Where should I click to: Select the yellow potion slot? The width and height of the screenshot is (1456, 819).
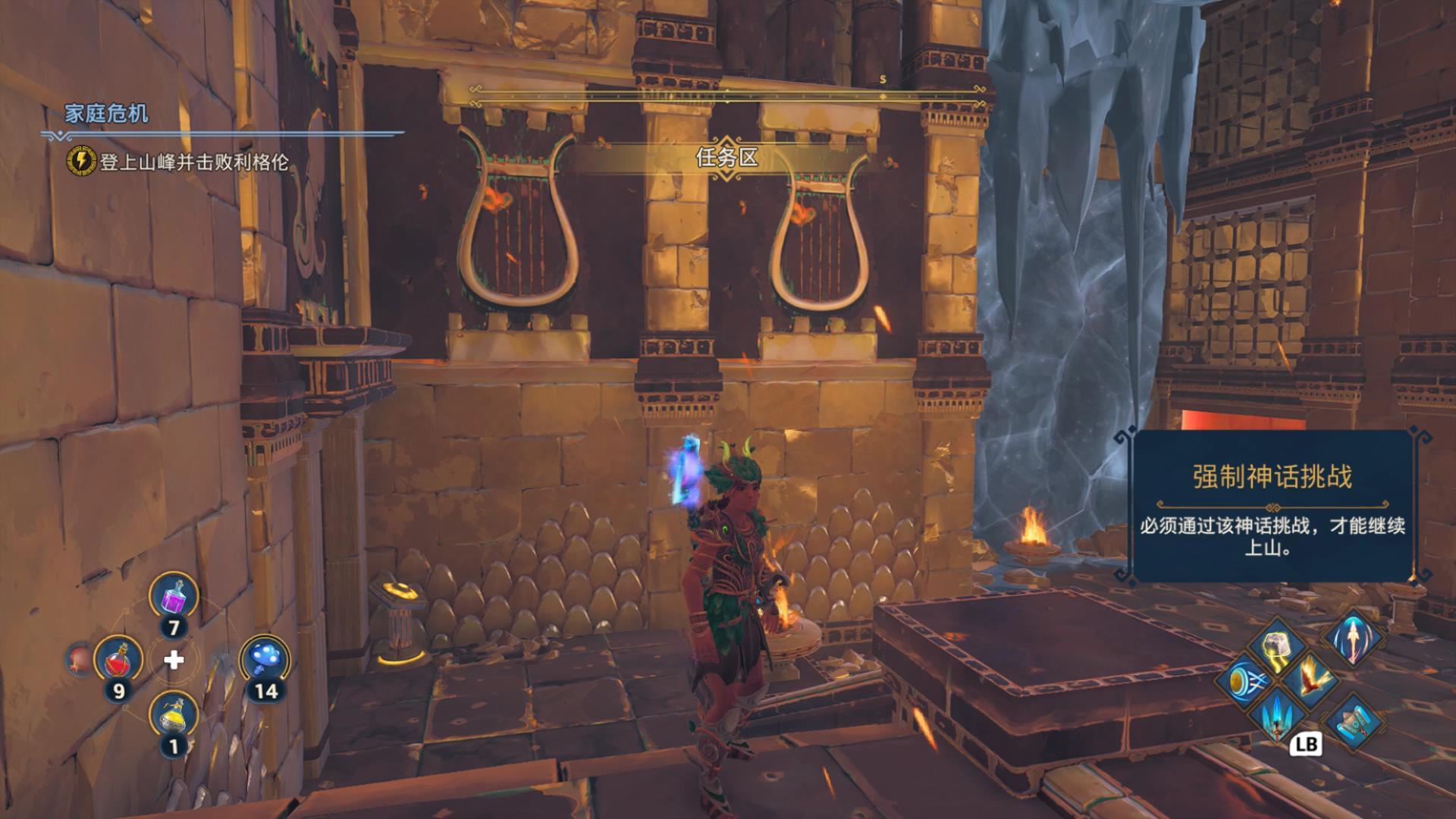[x=174, y=715]
